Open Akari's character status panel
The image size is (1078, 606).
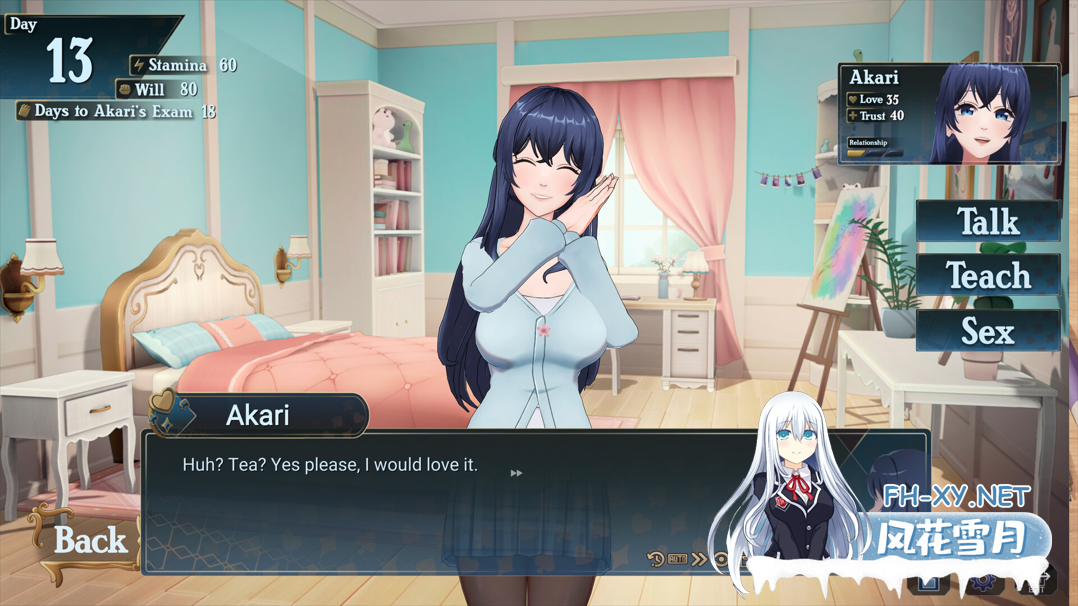click(948, 114)
